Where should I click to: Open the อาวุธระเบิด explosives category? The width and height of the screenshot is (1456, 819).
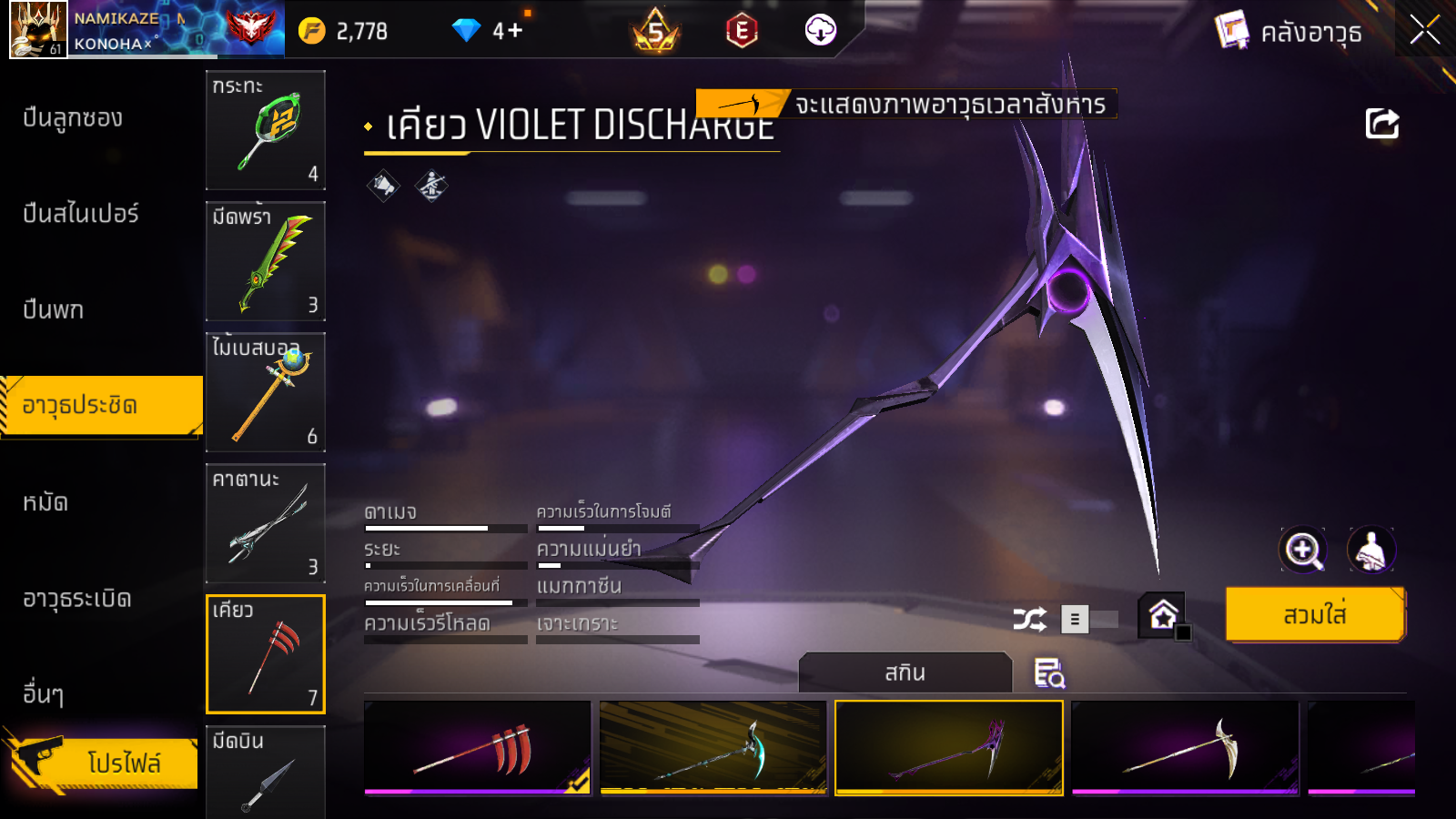point(77,599)
